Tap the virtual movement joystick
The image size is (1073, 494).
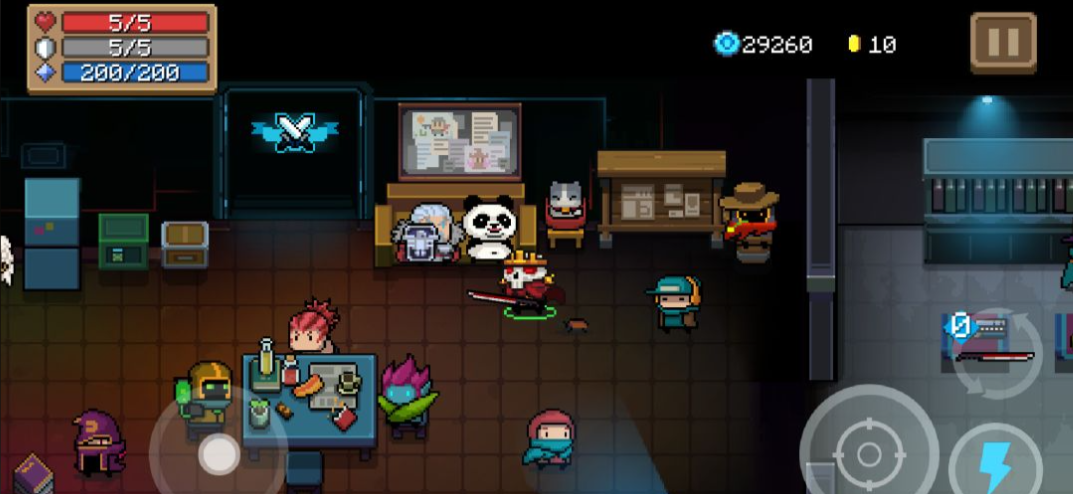(217, 455)
